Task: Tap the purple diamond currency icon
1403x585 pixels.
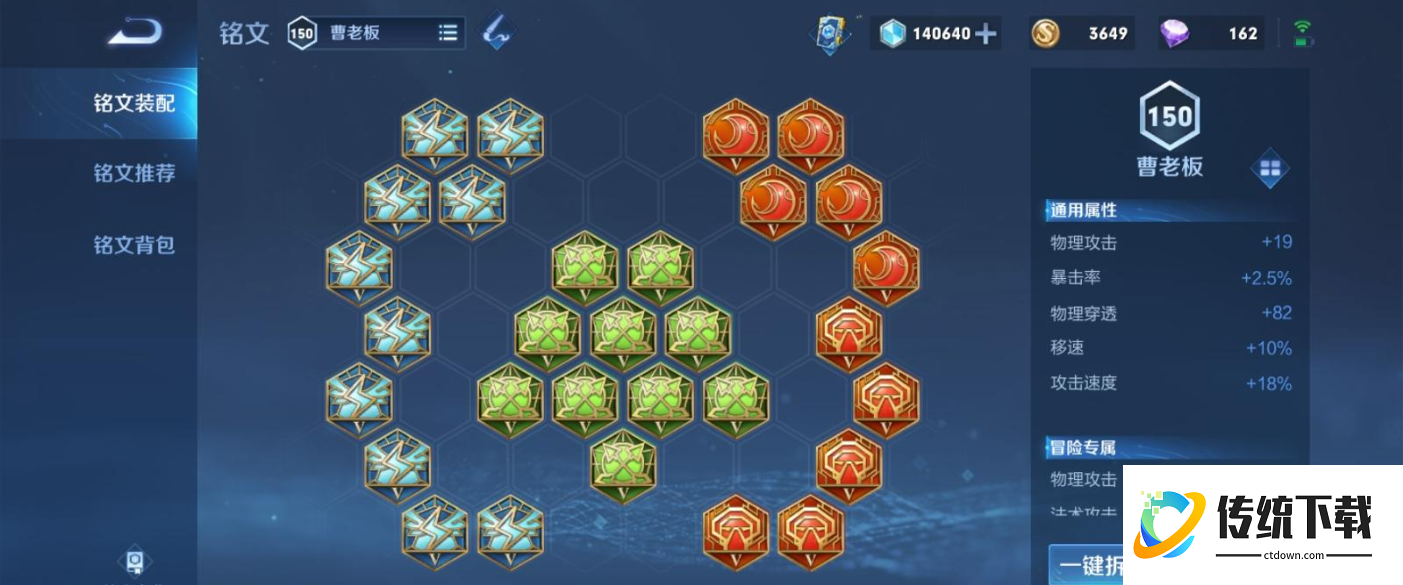Action: (1174, 34)
